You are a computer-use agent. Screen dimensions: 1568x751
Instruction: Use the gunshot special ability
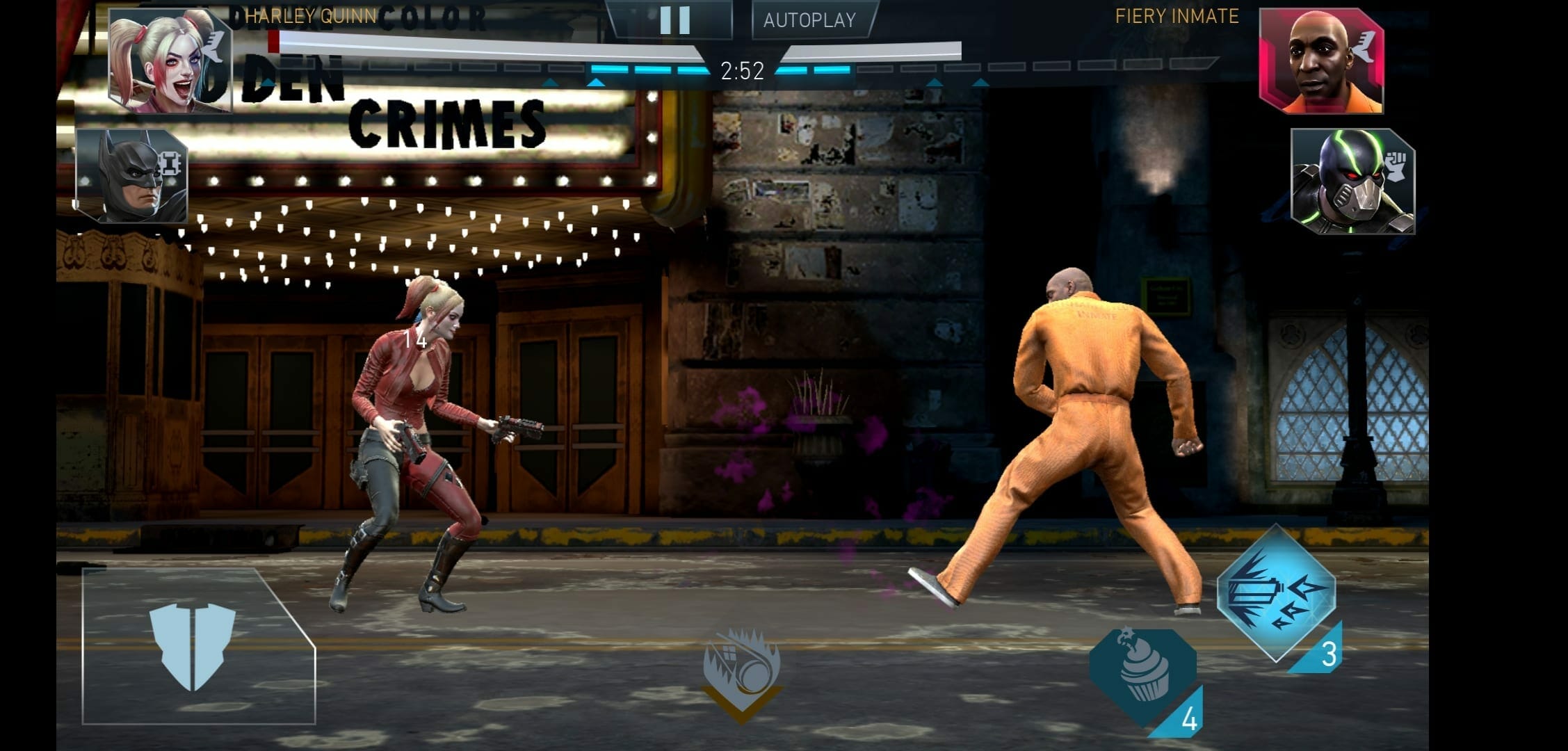[x=1277, y=594]
